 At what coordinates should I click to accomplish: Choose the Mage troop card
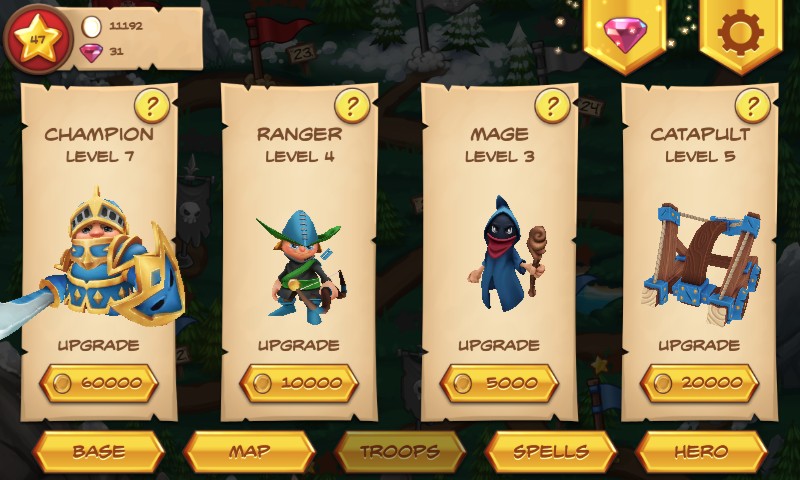[x=498, y=250]
